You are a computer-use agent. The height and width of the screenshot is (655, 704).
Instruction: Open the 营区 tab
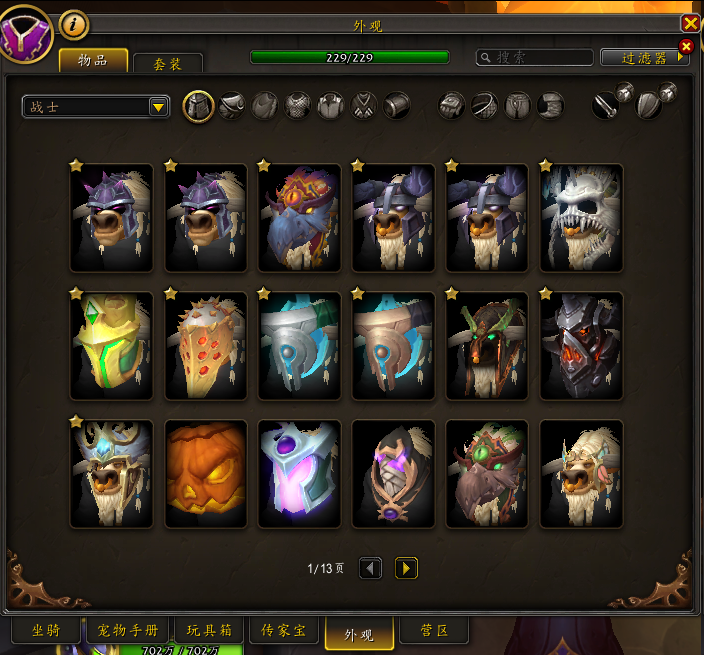tap(432, 631)
